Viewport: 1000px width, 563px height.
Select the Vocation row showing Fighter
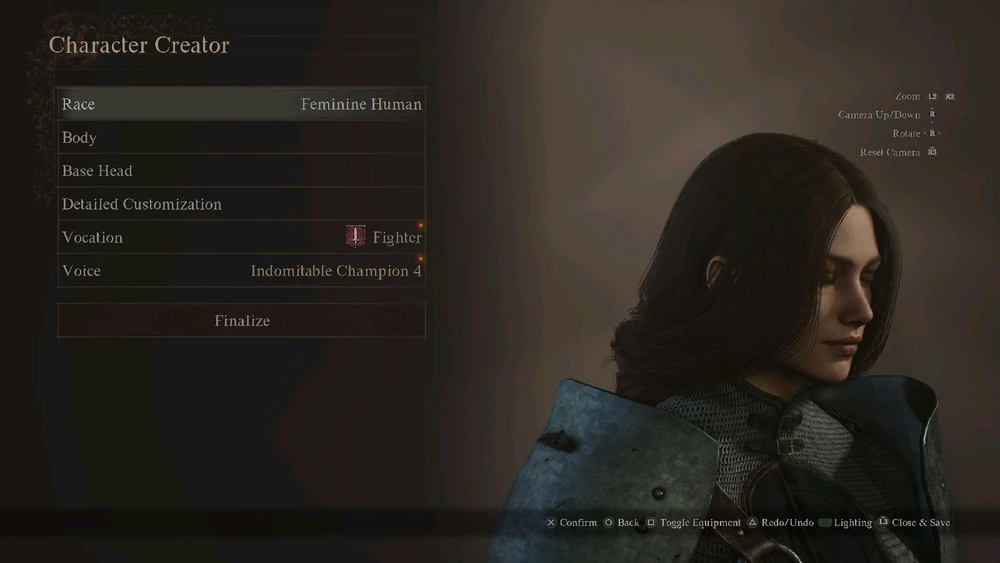(241, 238)
